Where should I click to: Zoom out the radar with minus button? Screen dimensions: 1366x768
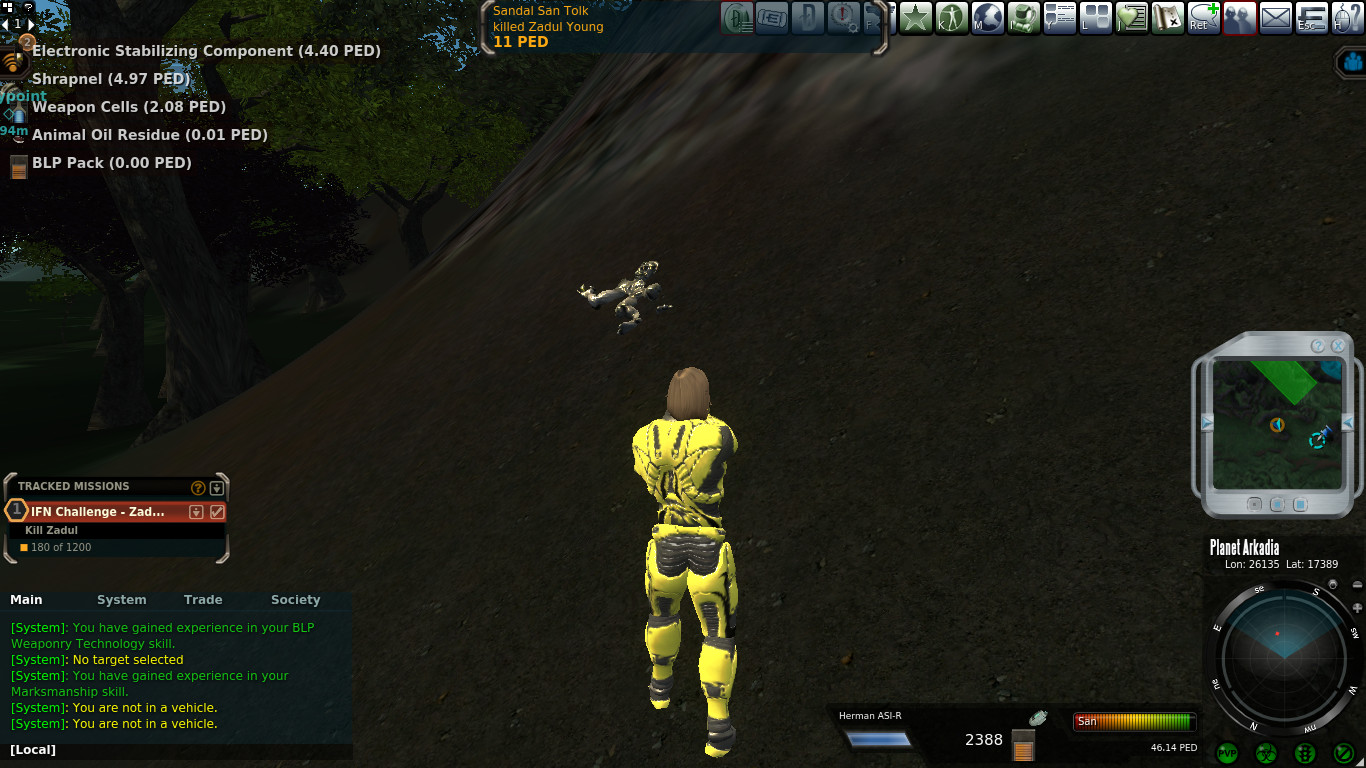(x=1357, y=585)
